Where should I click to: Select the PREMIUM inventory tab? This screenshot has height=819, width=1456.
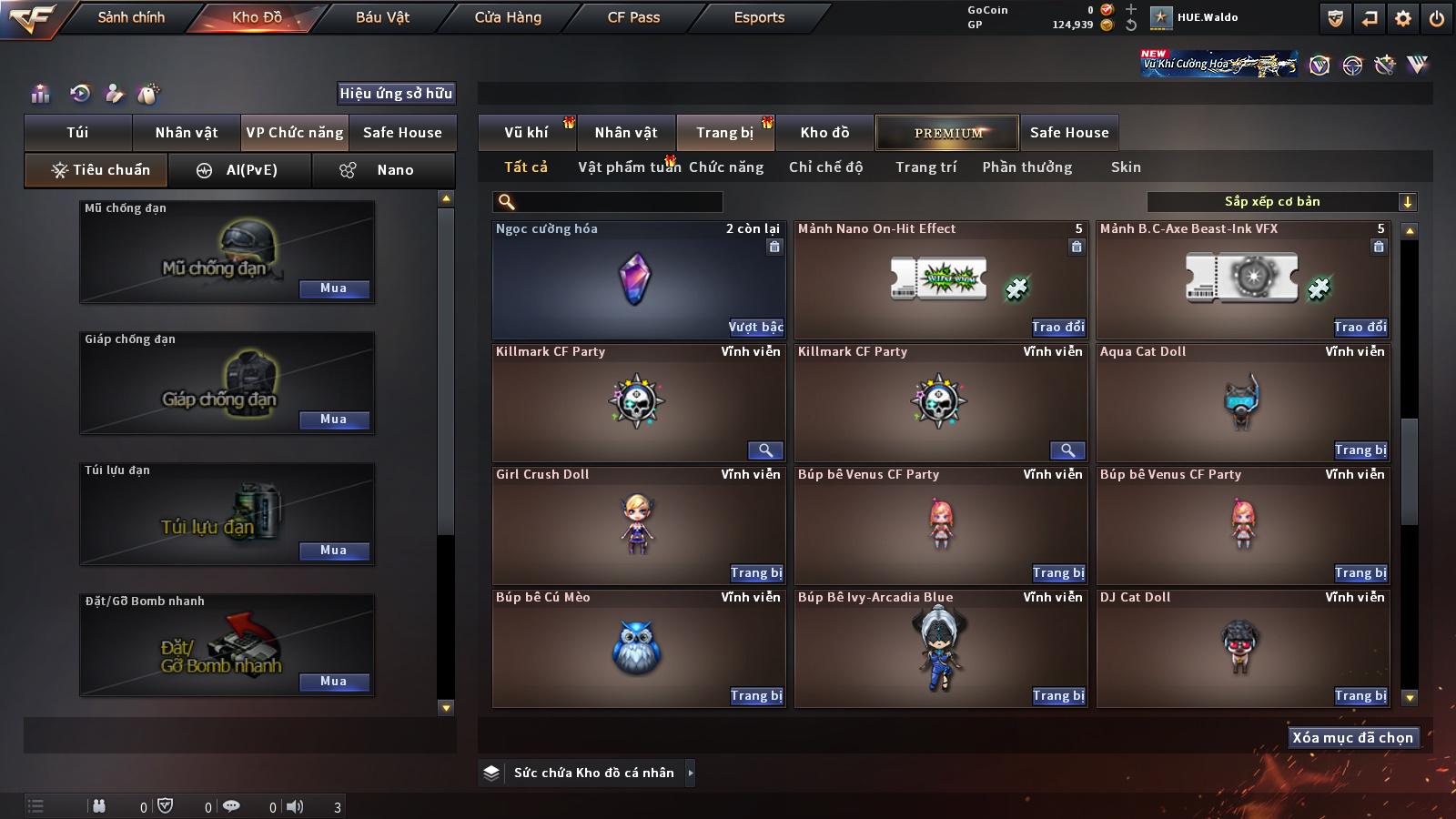[947, 133]
